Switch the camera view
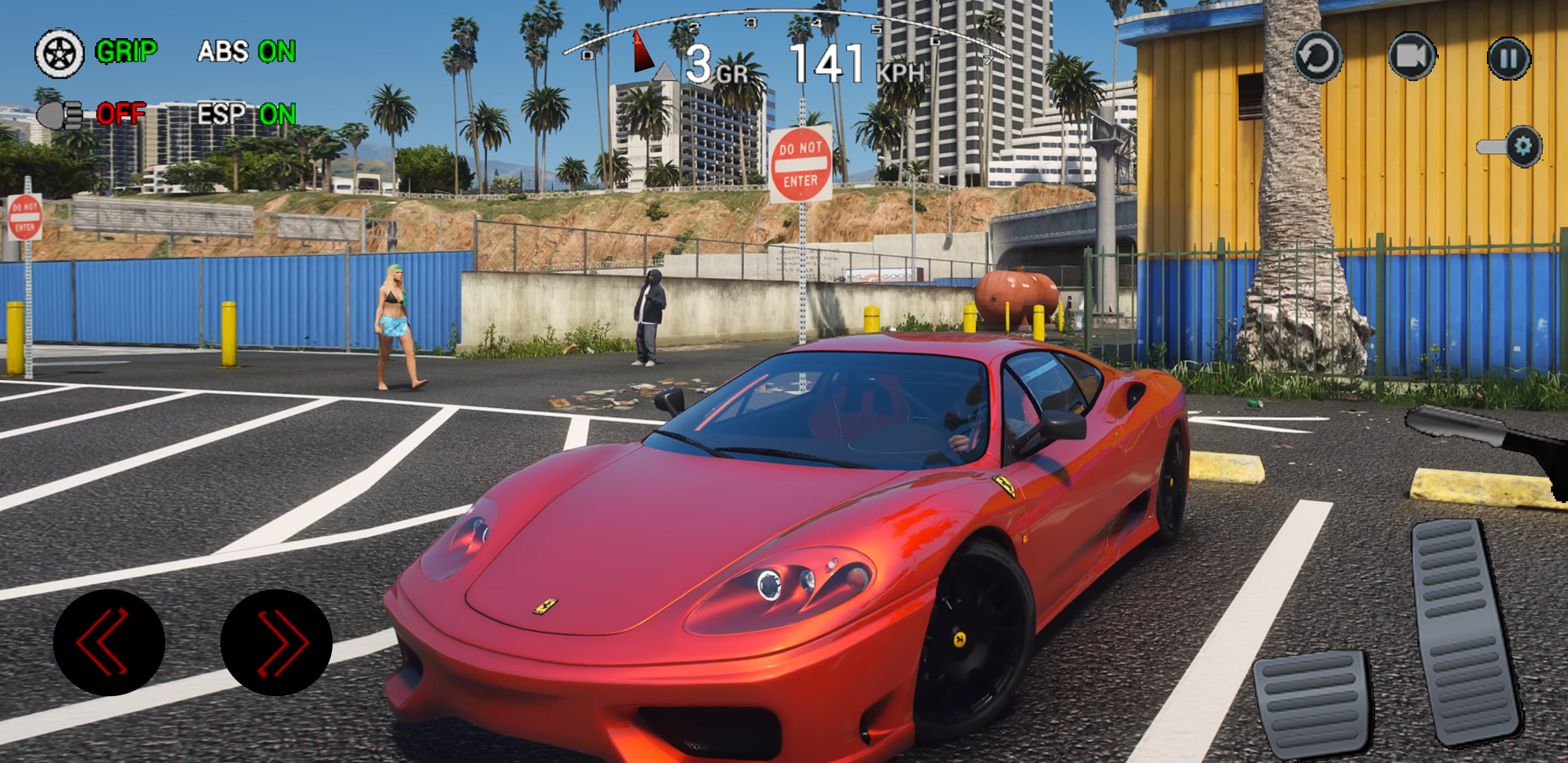 pyautogui.click(x=1412, y=57)
